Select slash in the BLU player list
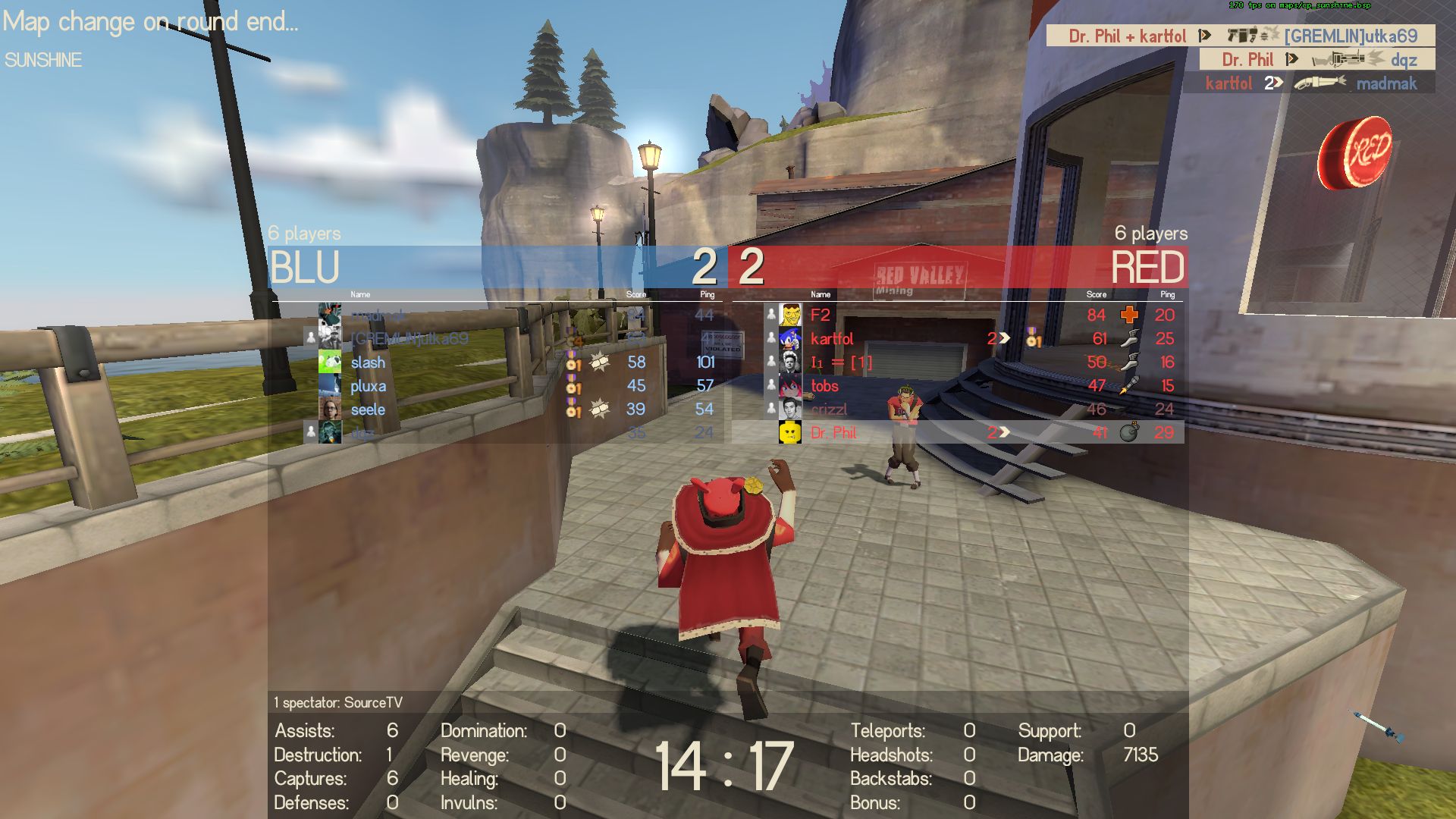 [x=368, y=362]
